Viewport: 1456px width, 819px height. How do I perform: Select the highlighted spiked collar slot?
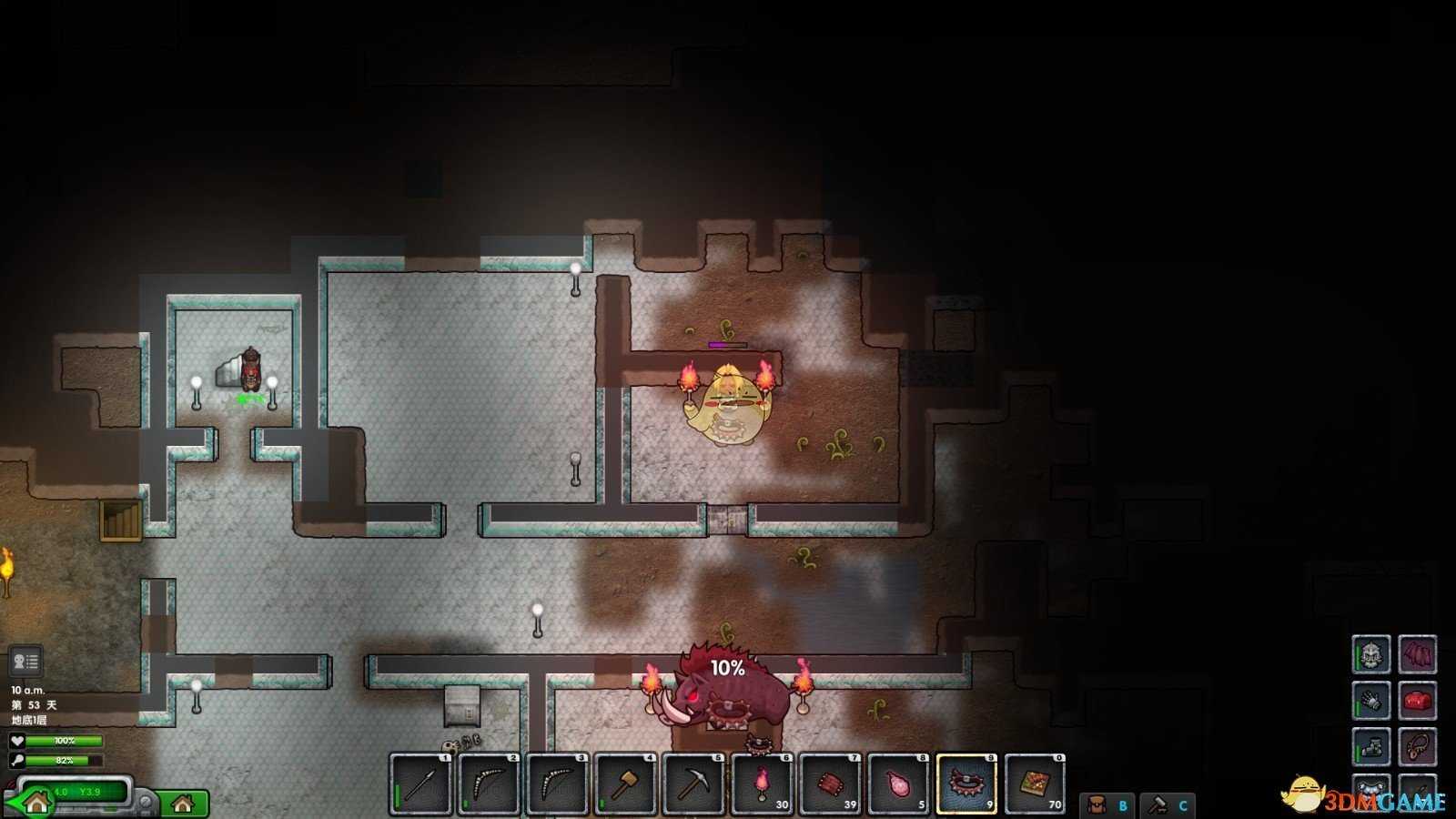(966, 784)
